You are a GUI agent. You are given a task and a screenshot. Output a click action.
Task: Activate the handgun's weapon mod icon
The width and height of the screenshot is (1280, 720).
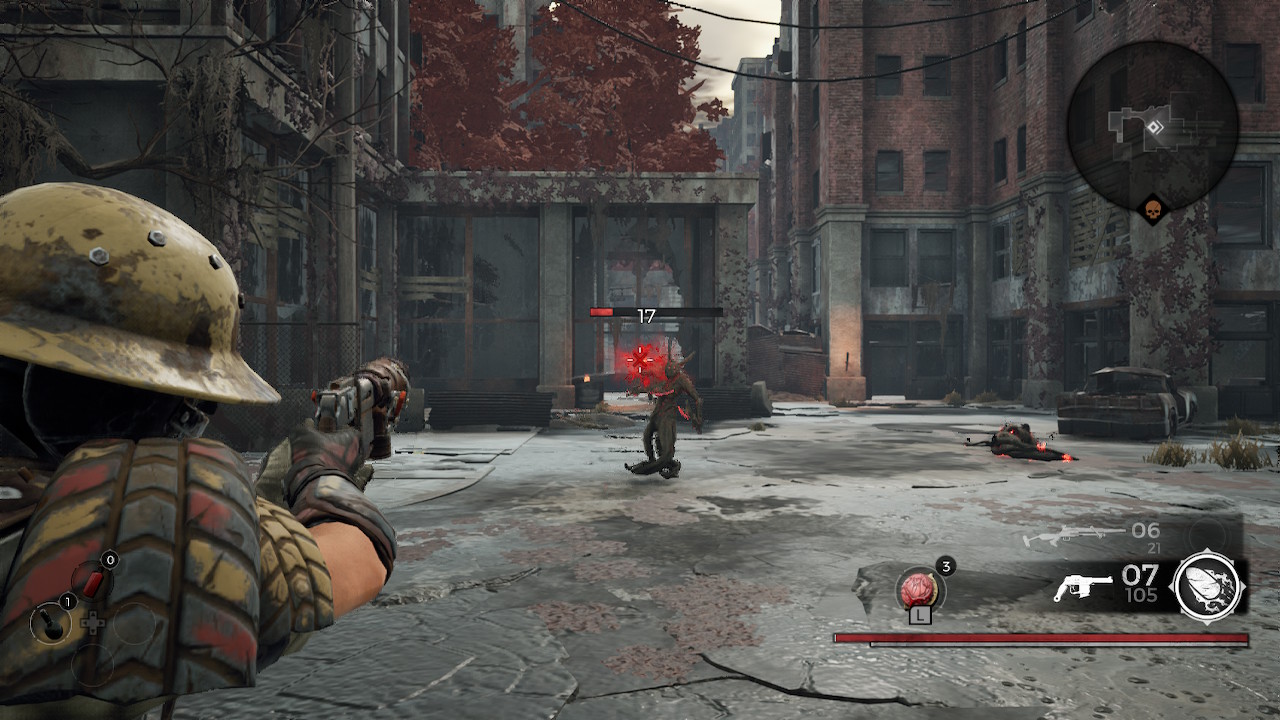click(x=1207, y=586)
